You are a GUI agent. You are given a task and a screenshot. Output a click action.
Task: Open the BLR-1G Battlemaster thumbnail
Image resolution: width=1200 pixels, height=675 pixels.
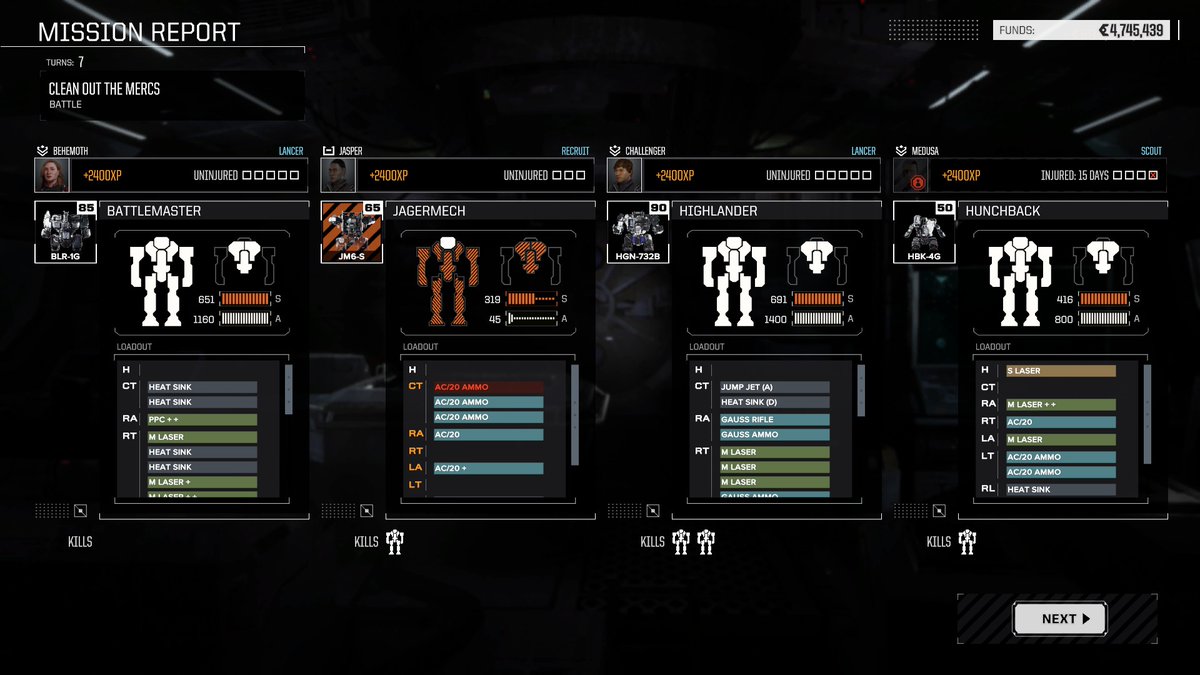click(x=66, y=231)
